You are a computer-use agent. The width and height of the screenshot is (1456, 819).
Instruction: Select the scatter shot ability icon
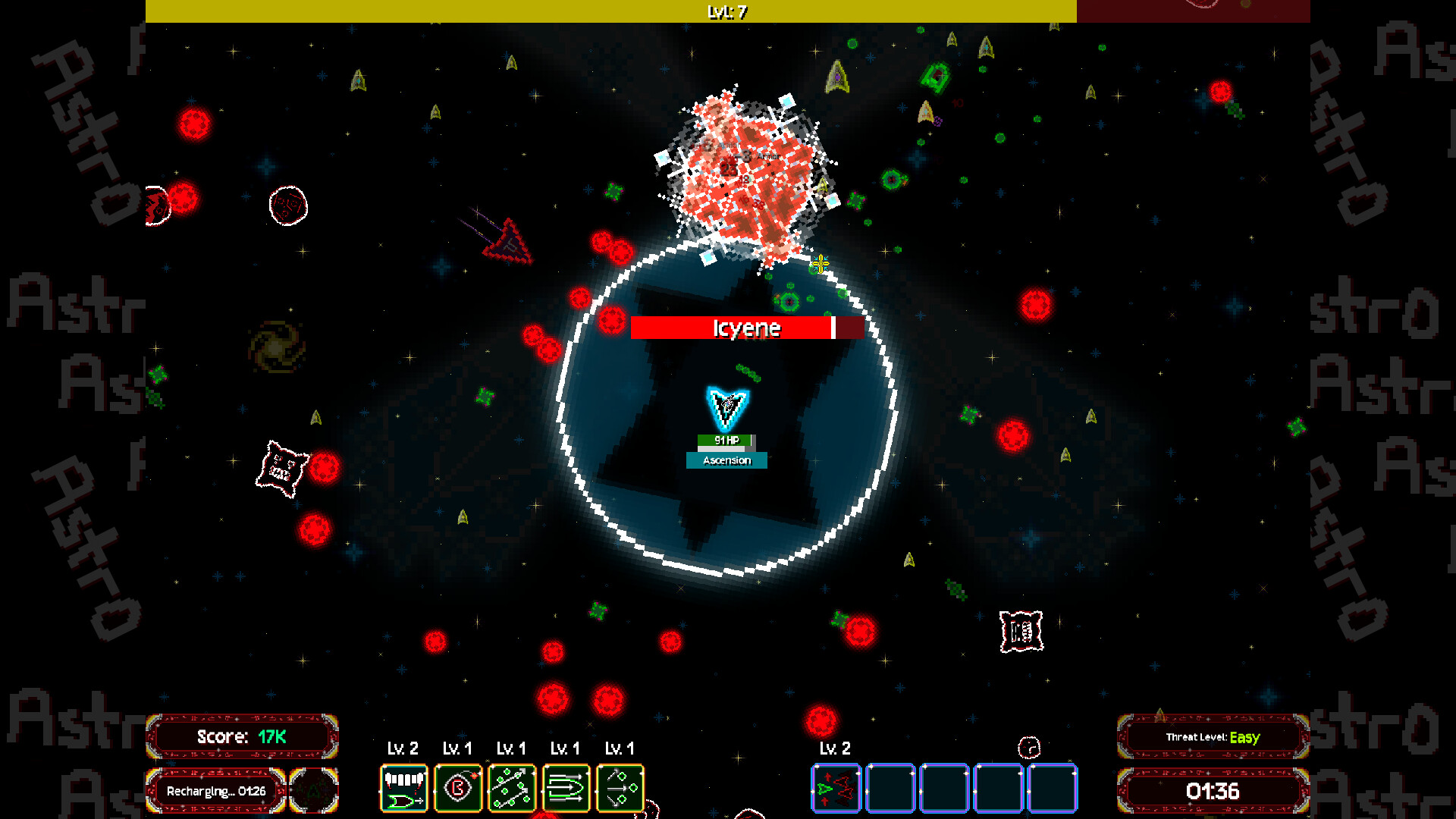pyautogui.click(x=512, y=788)
